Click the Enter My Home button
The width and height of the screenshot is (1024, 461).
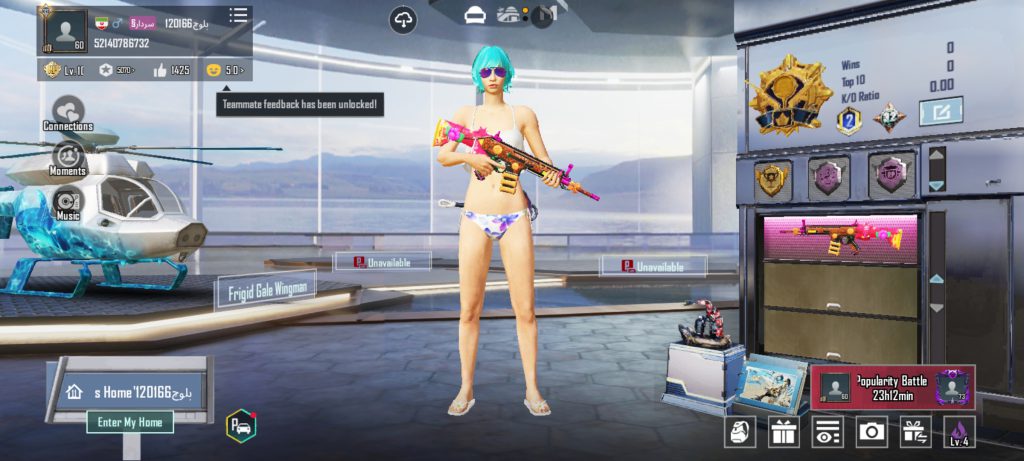130,422
